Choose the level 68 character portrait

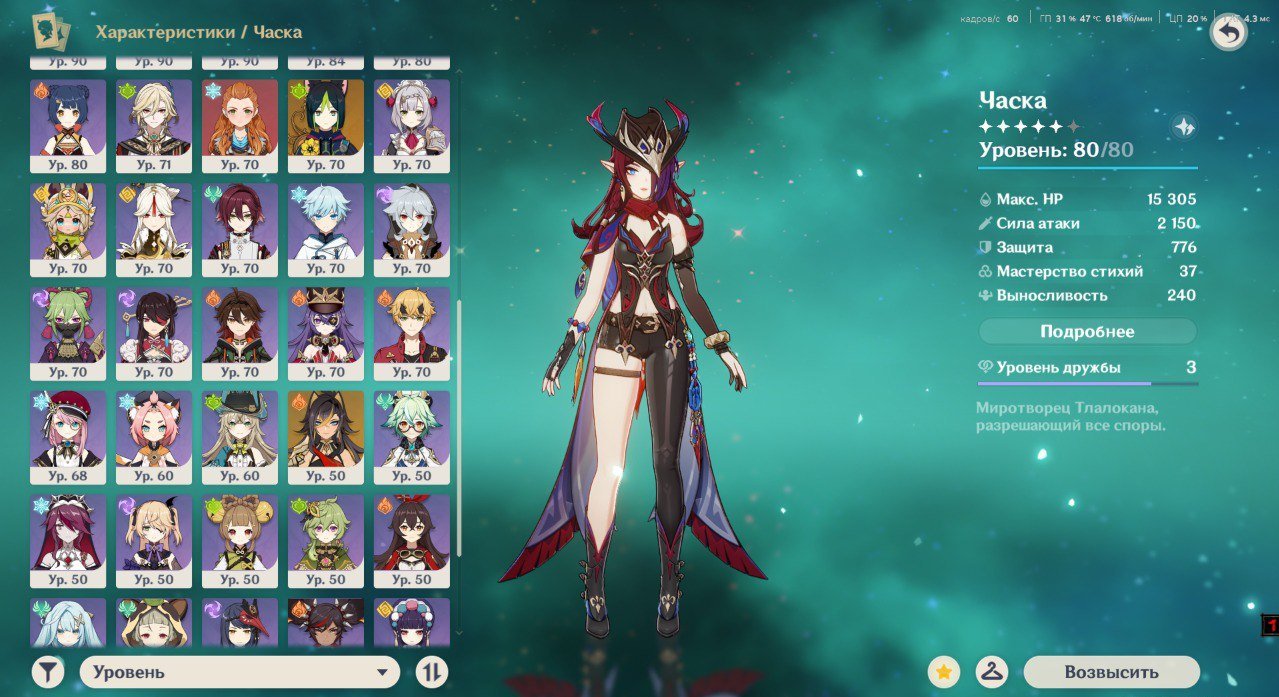tap(68, 437)
